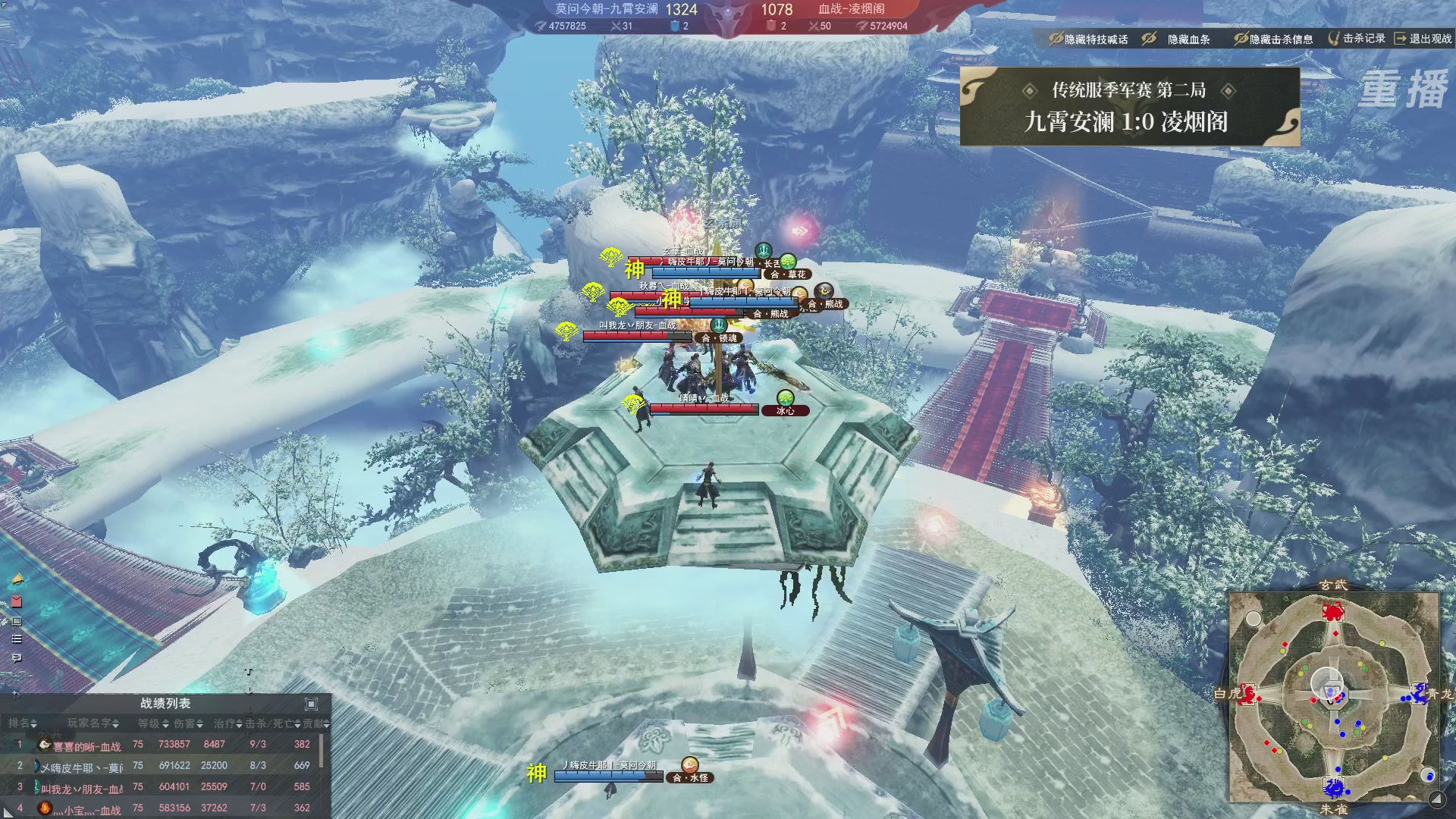The width and height of the screenshot is (1456, 819).
Task: Toggle 隐藏血条 health bar visibility
Action: pyautogui.click(x=1178, y=39)
